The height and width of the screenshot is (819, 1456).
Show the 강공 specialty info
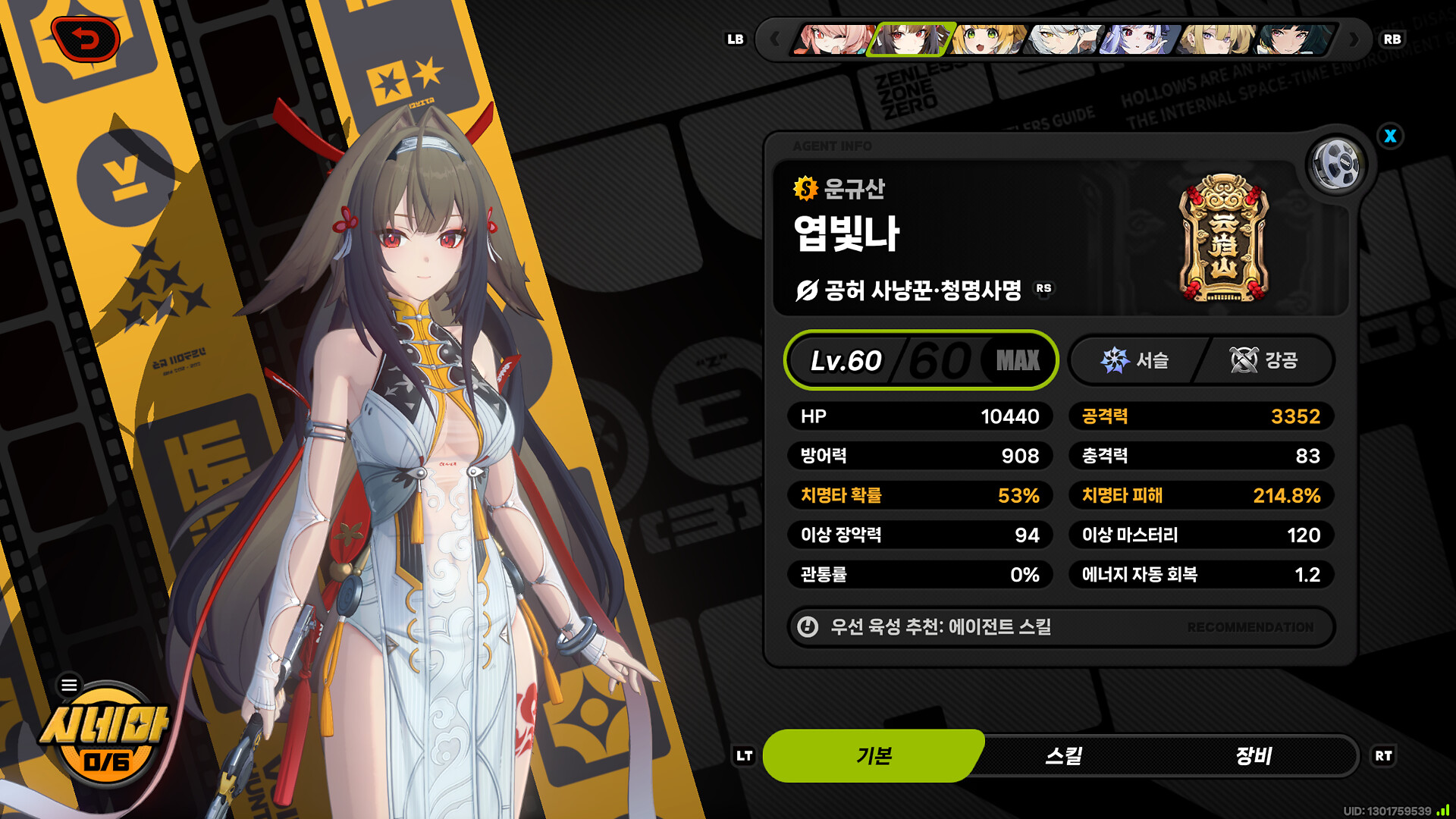tap(1264, 360)
